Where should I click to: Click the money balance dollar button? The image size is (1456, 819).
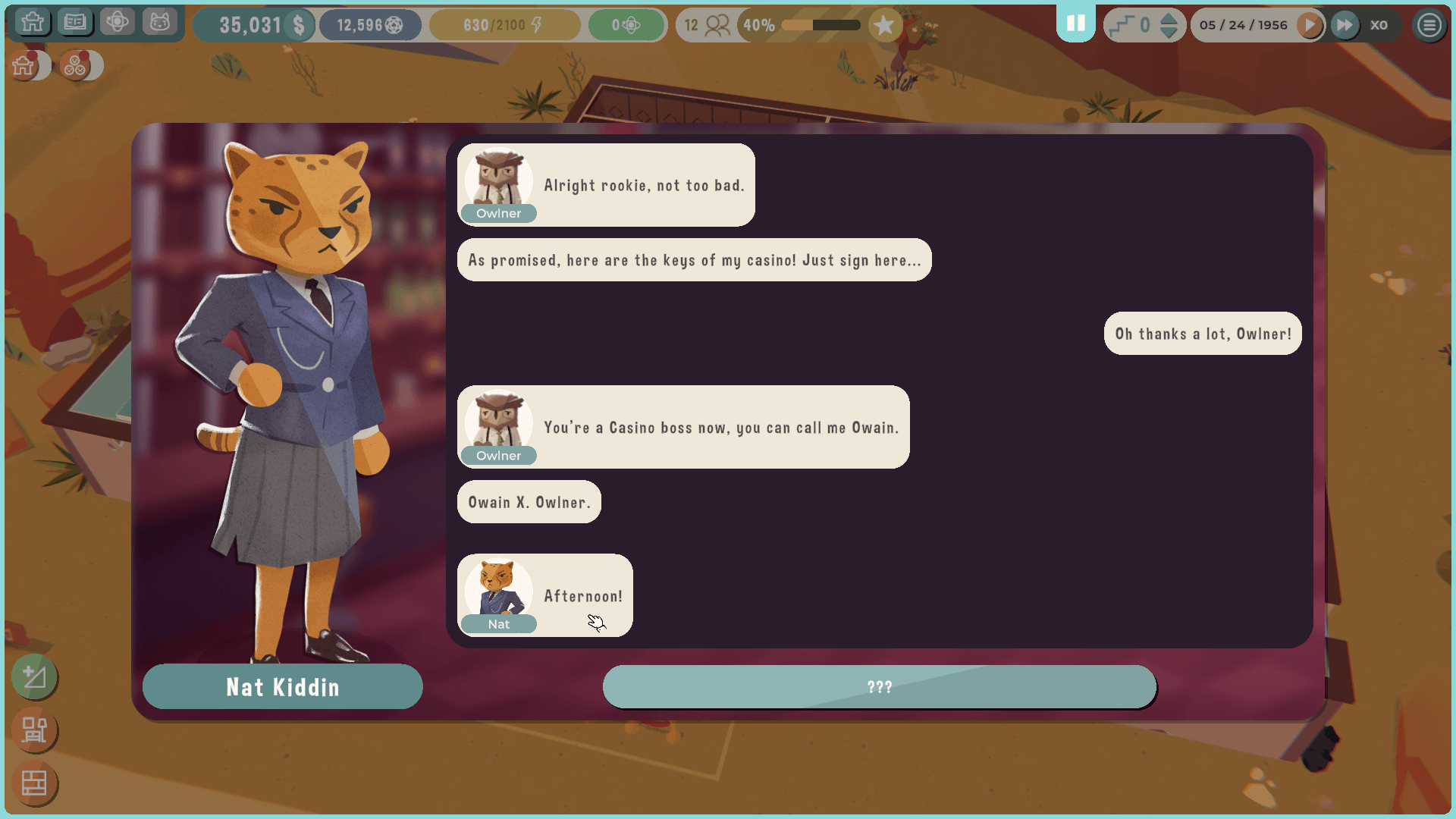(299, 25)
